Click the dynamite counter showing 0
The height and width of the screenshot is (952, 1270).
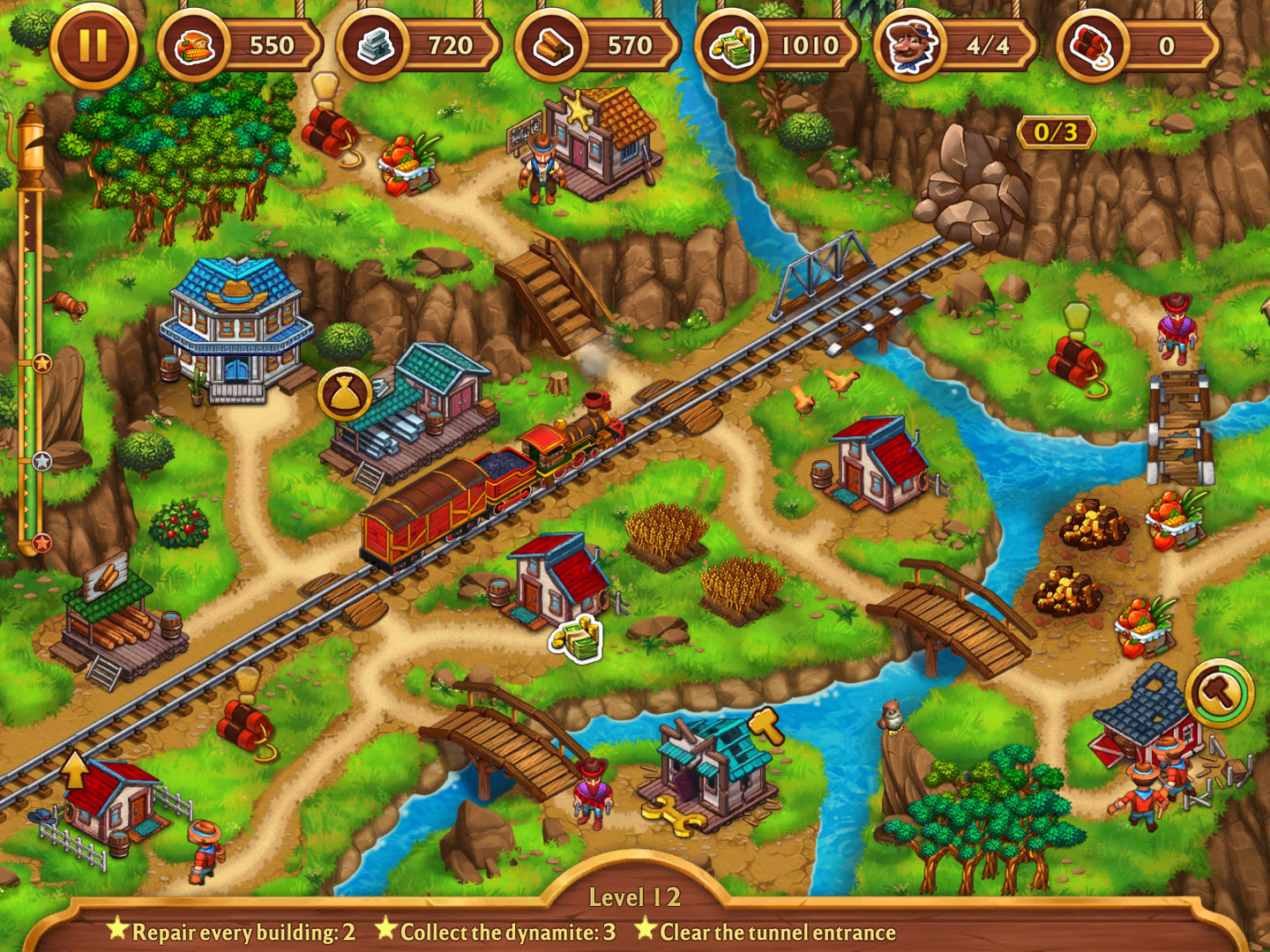(1096, 45)
